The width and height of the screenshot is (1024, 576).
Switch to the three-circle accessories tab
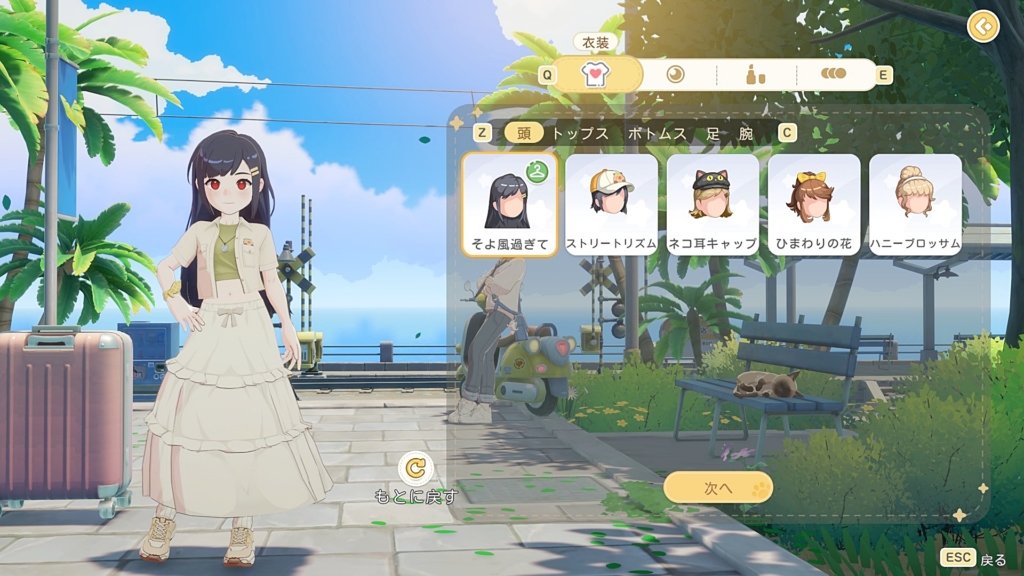[833, 75]
